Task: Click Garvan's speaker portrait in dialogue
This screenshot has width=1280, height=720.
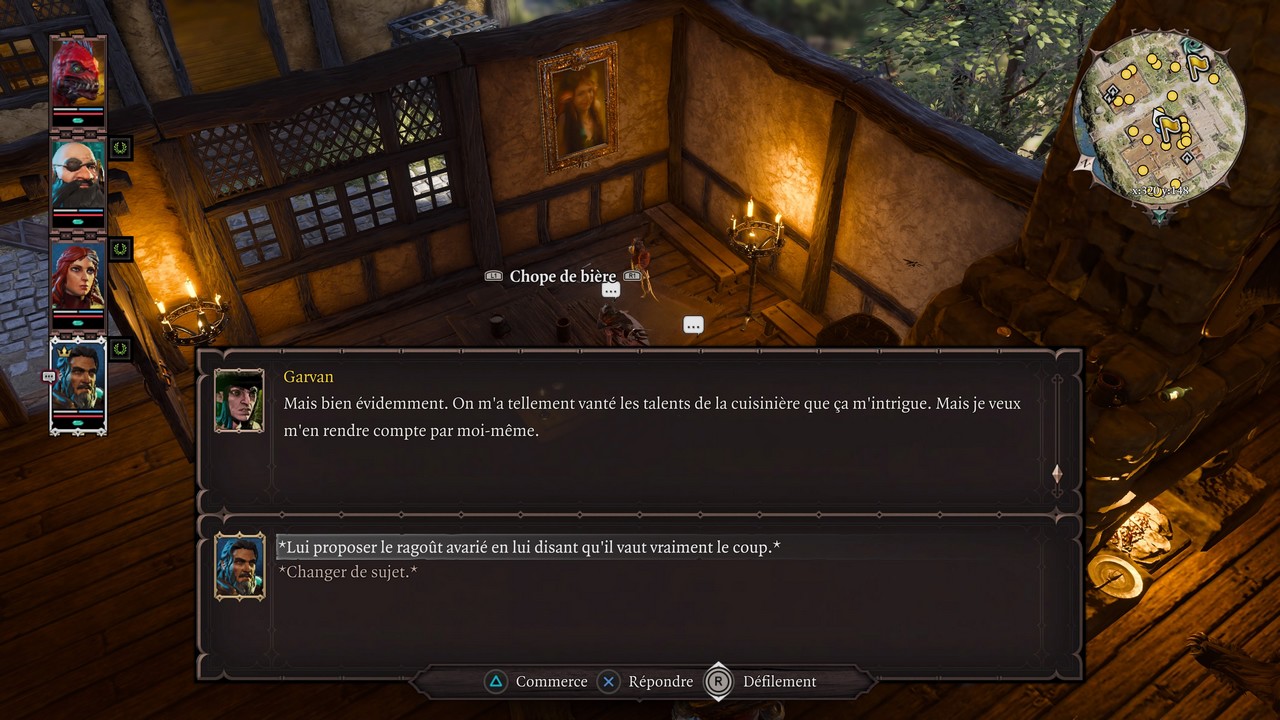Action: [239, 400]
